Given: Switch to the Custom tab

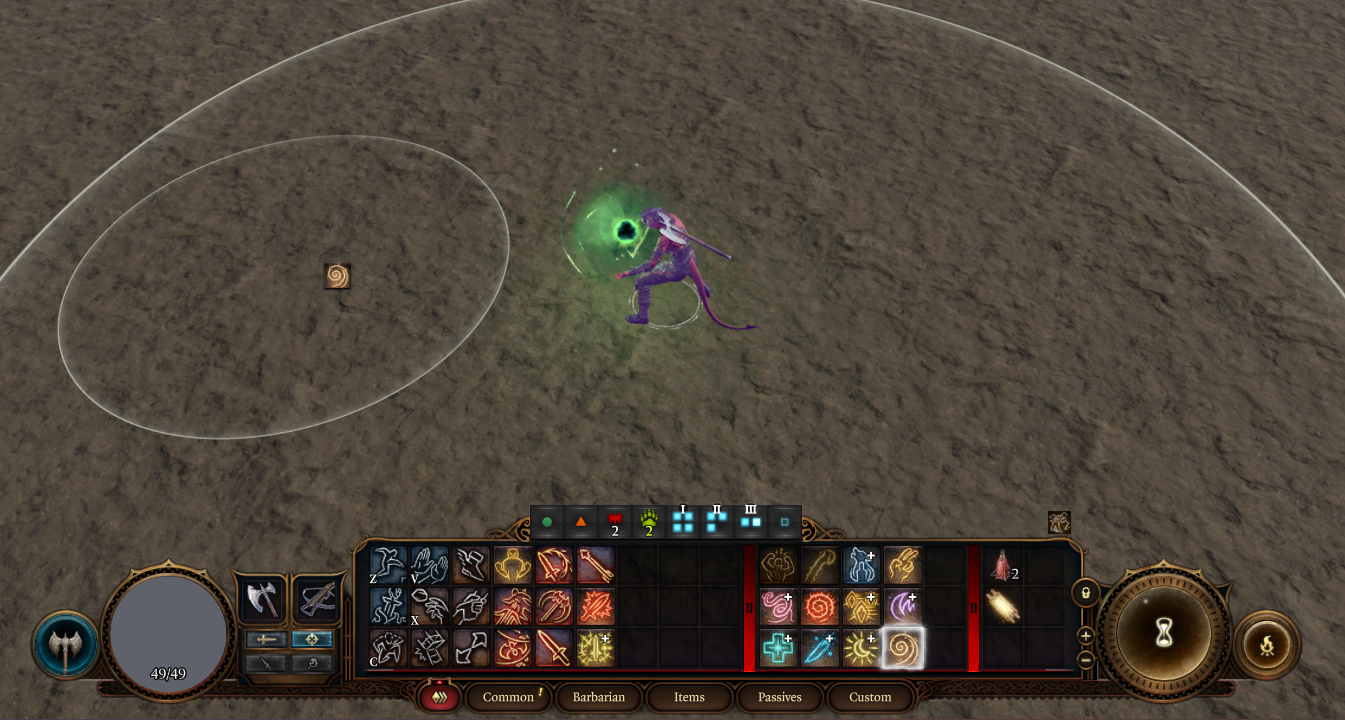Looking at the screenshot, I should coord(870,697).
